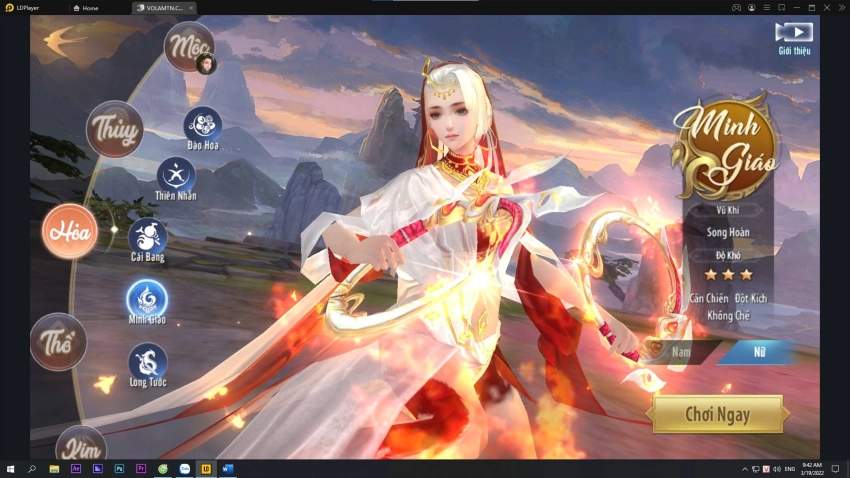Choose the Thiên Nhẫn faction
Screen dimensions: 850x478
(176, 175)
